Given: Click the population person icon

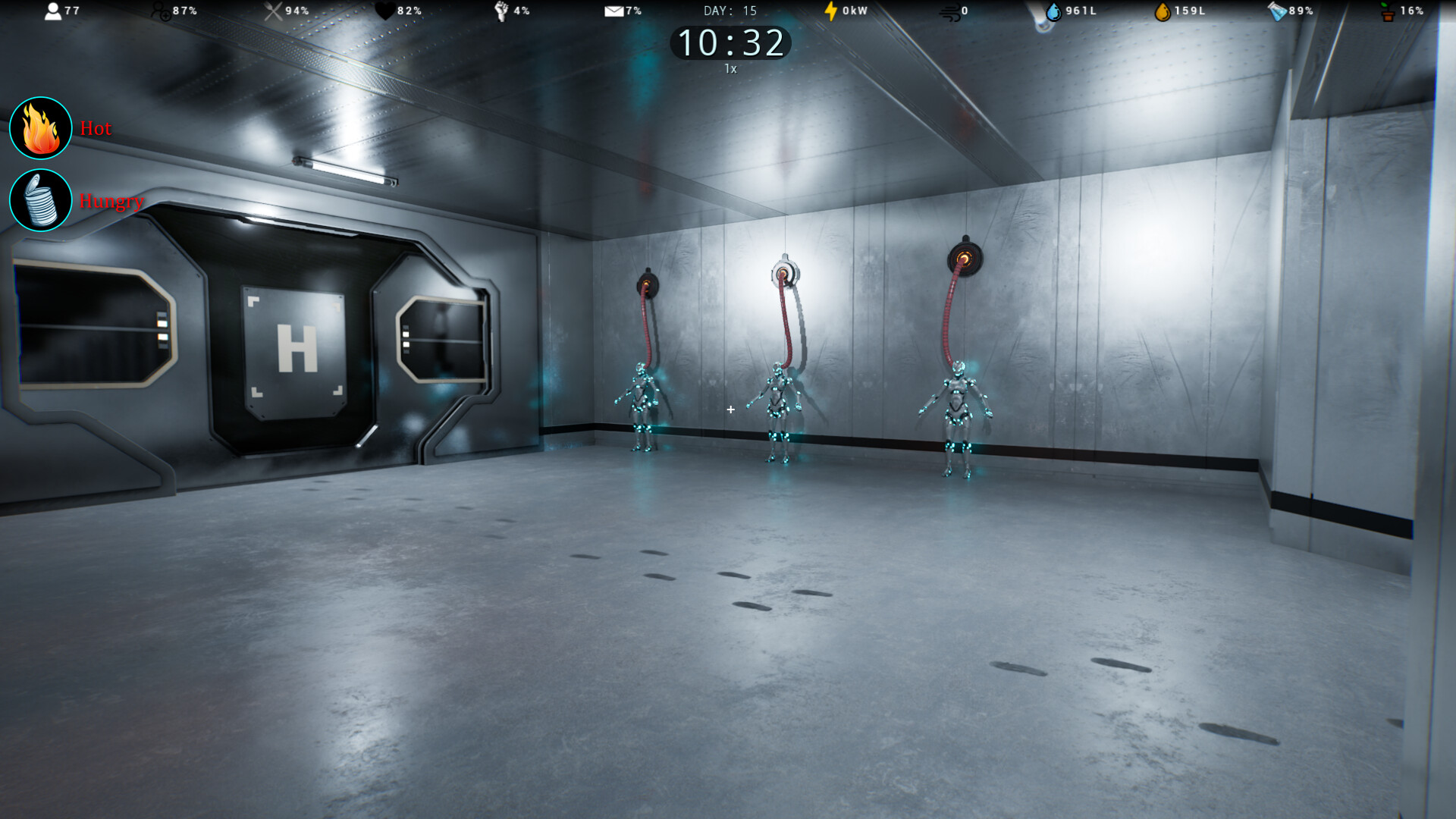Looking at the screenshot, I should (x=53, y=10).
